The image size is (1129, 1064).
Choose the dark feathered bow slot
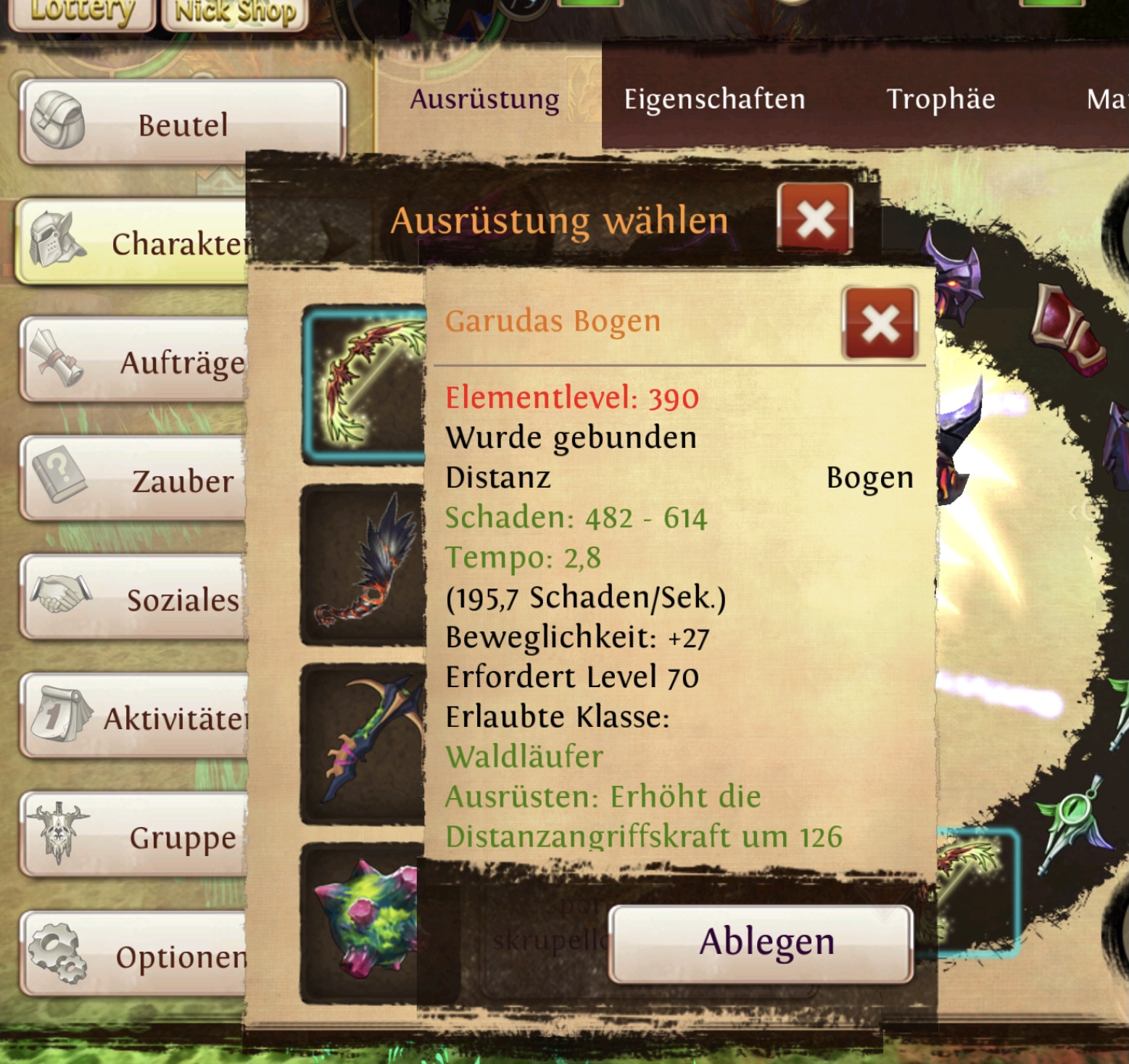point(364,564)
